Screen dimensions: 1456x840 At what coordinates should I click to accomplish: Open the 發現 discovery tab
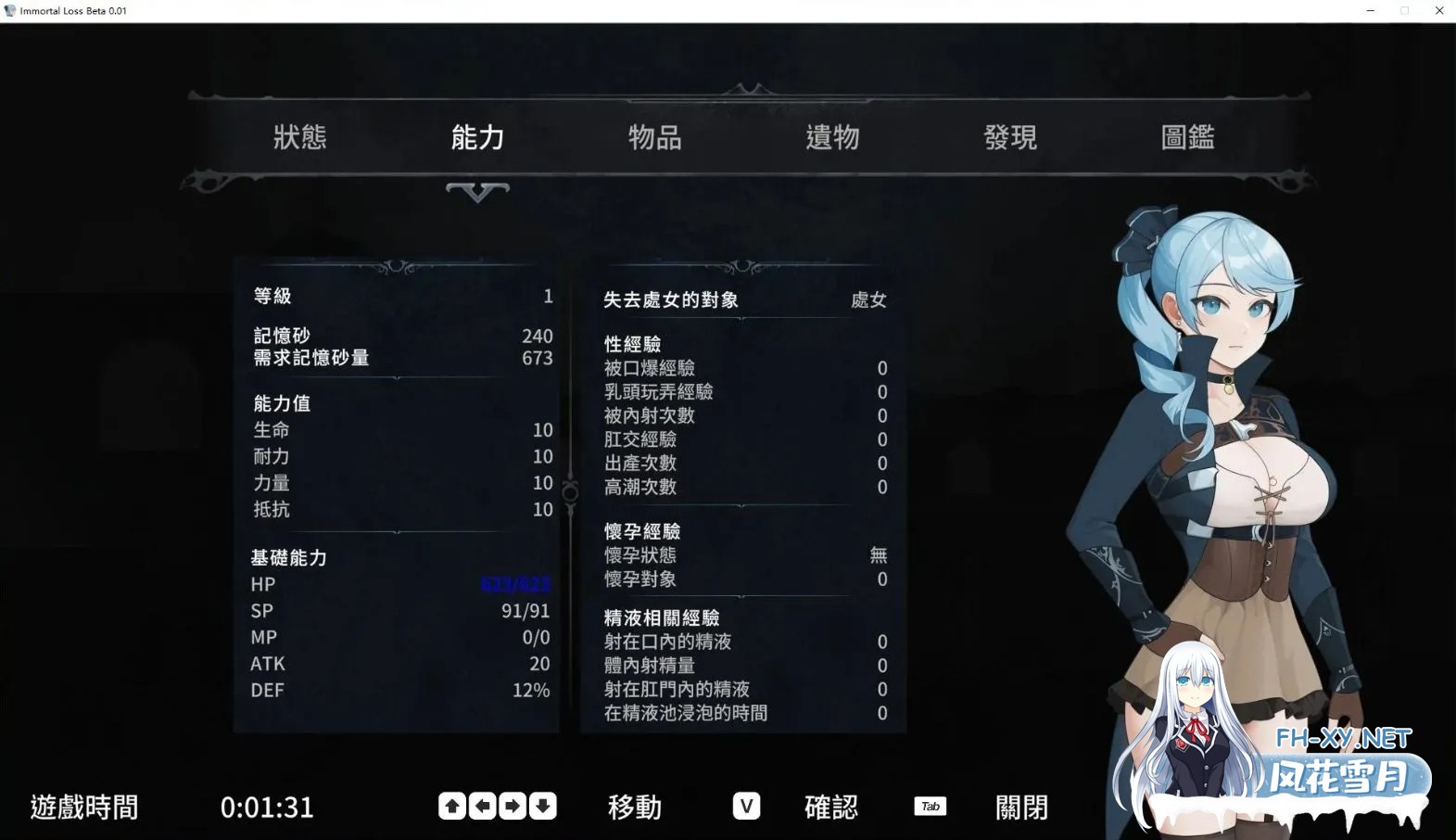click(1010, 137)
